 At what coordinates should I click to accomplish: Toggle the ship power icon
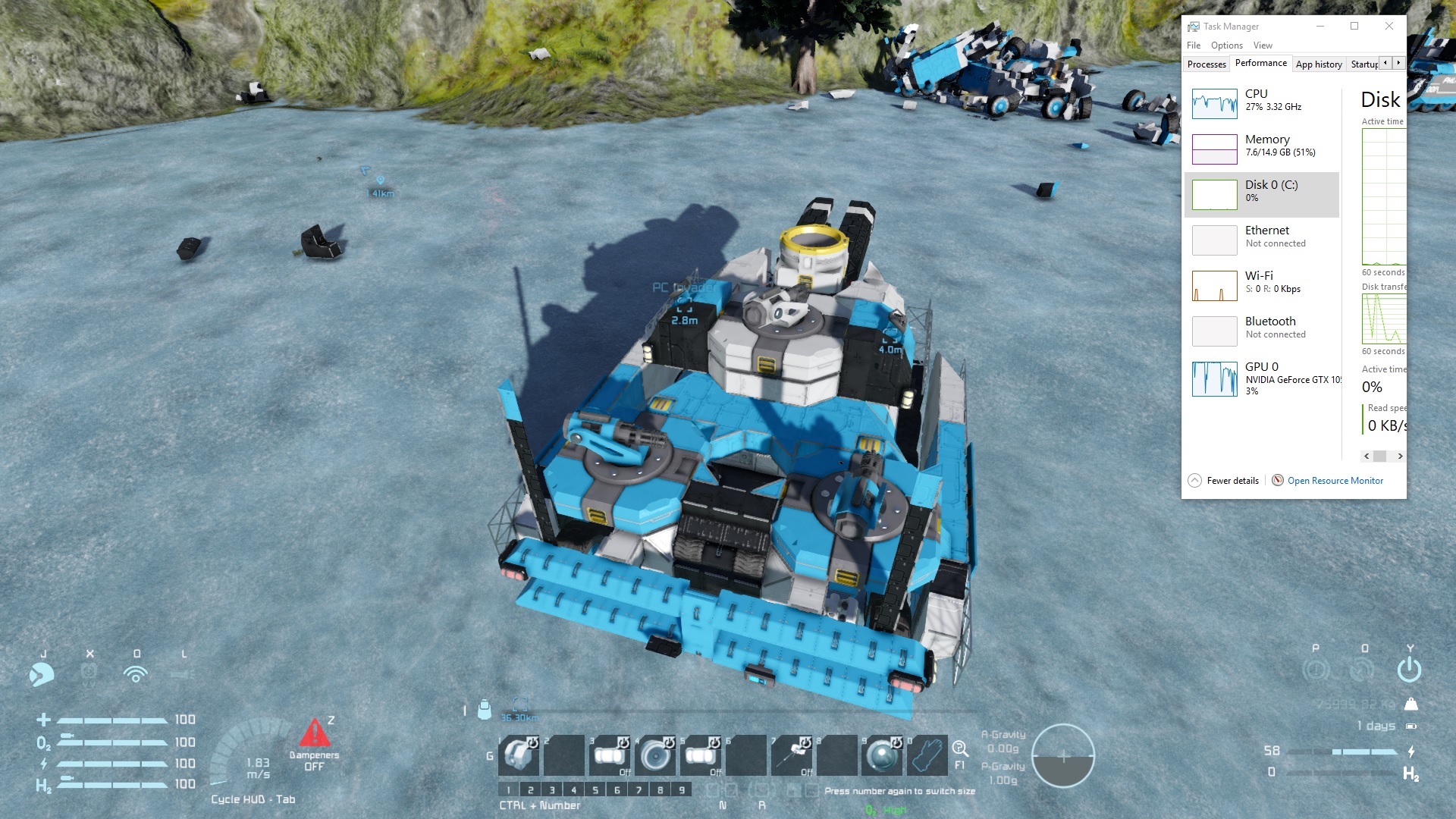point(1409,670)
